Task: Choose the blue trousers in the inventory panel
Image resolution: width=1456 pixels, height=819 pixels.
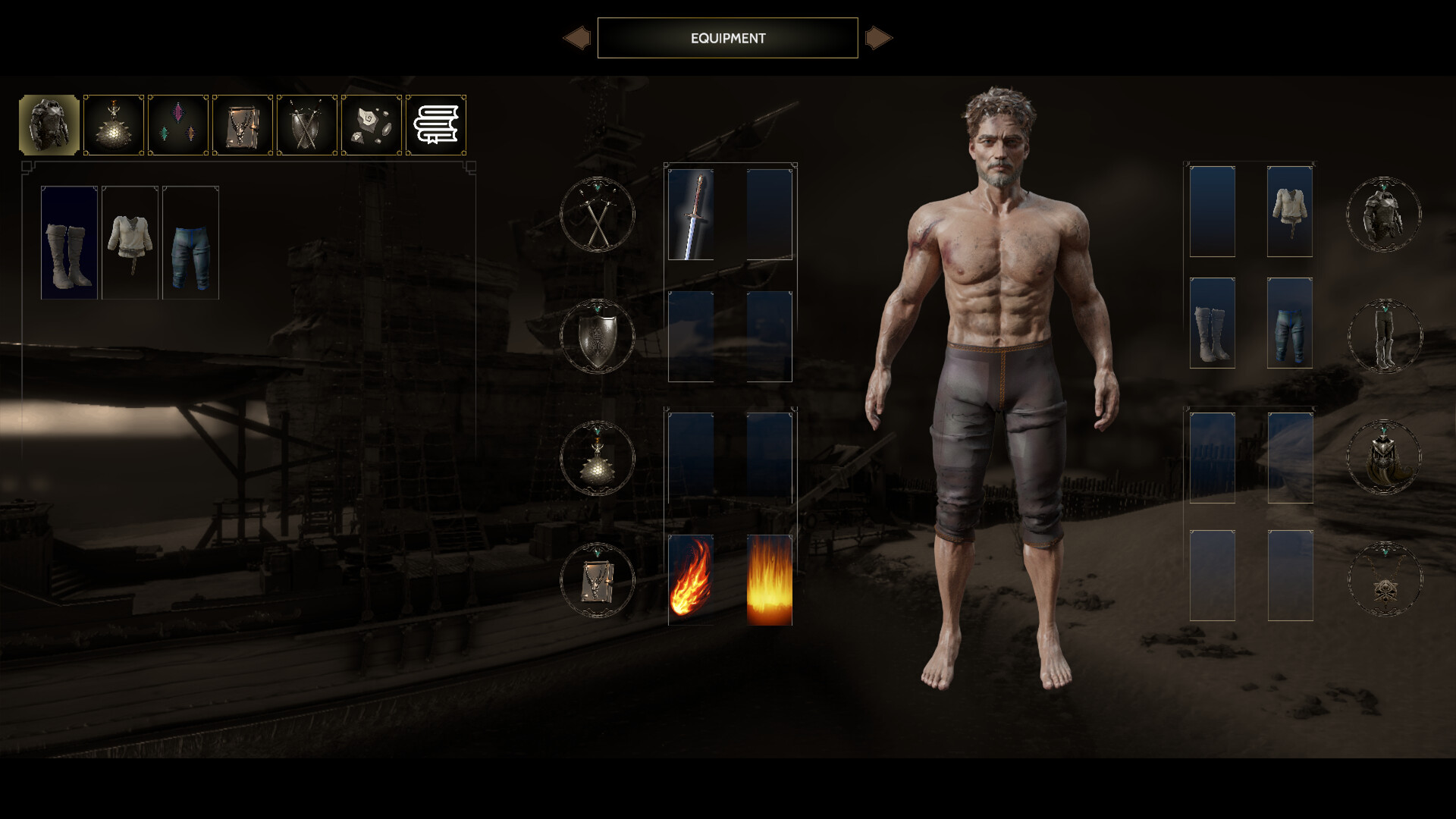Action: (x=190, y=243)
